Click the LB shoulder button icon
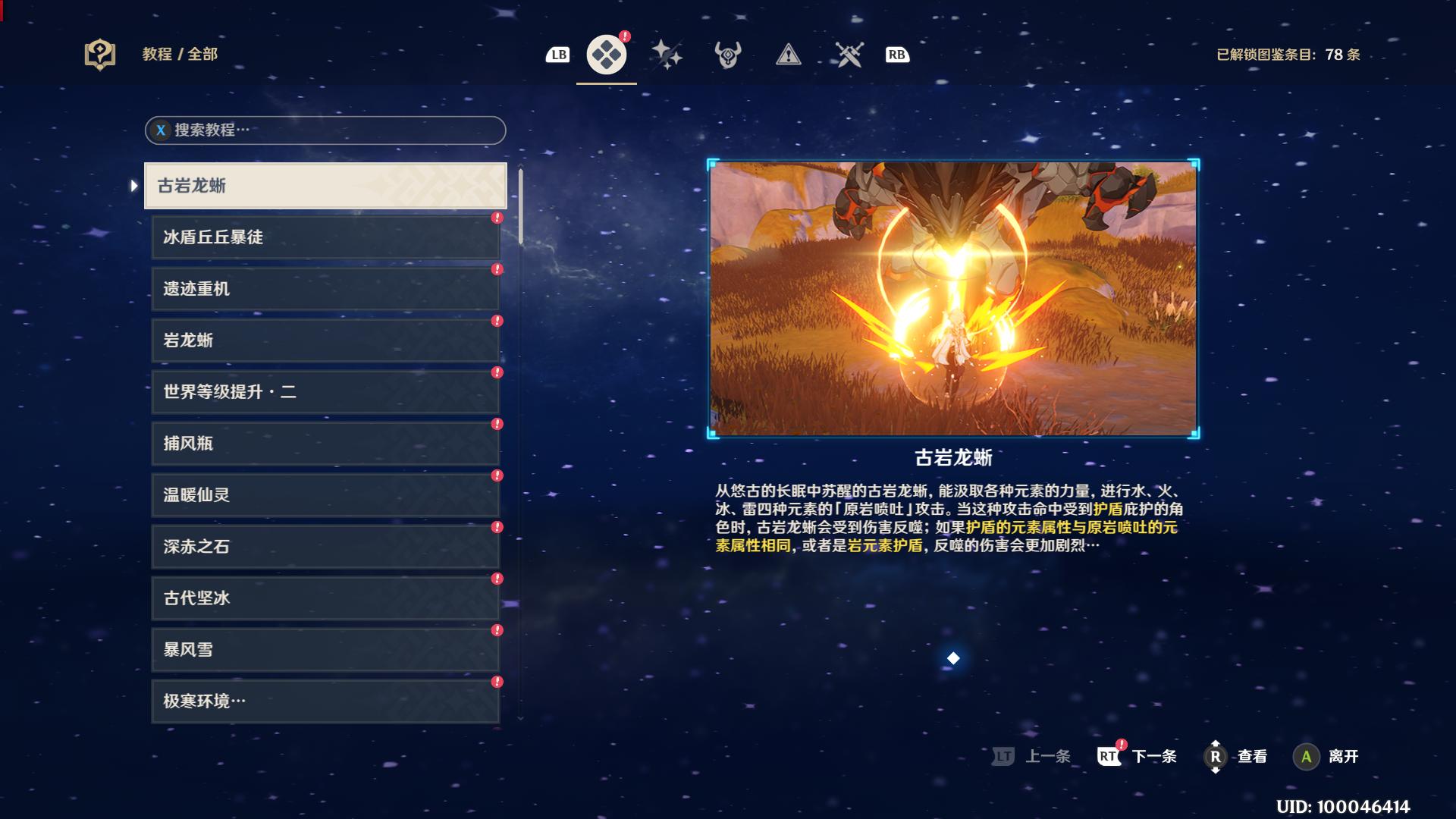 pyautogui.click(x=558, y=54)
